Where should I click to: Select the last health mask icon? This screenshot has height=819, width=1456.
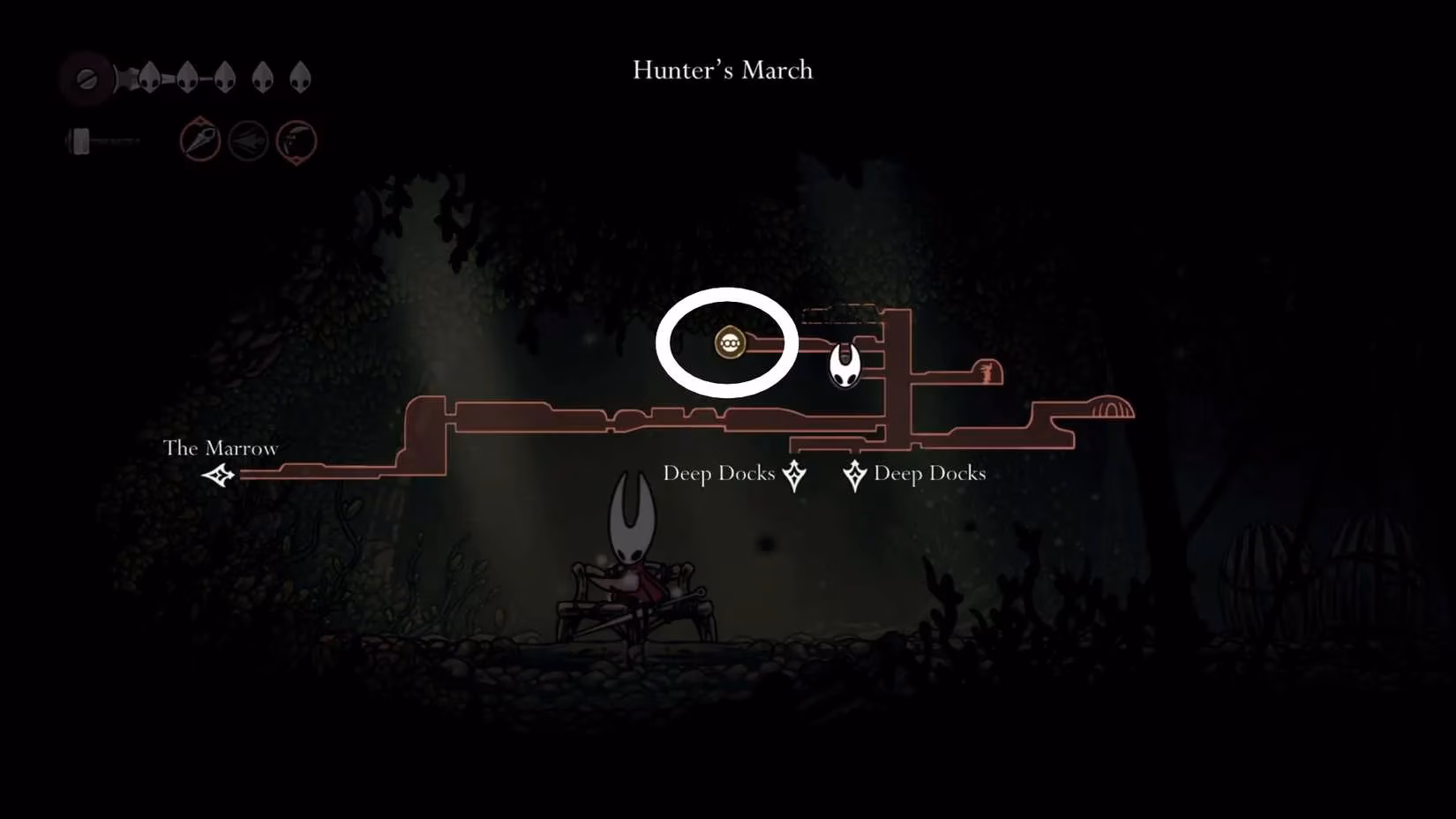[x=302, y=76]
